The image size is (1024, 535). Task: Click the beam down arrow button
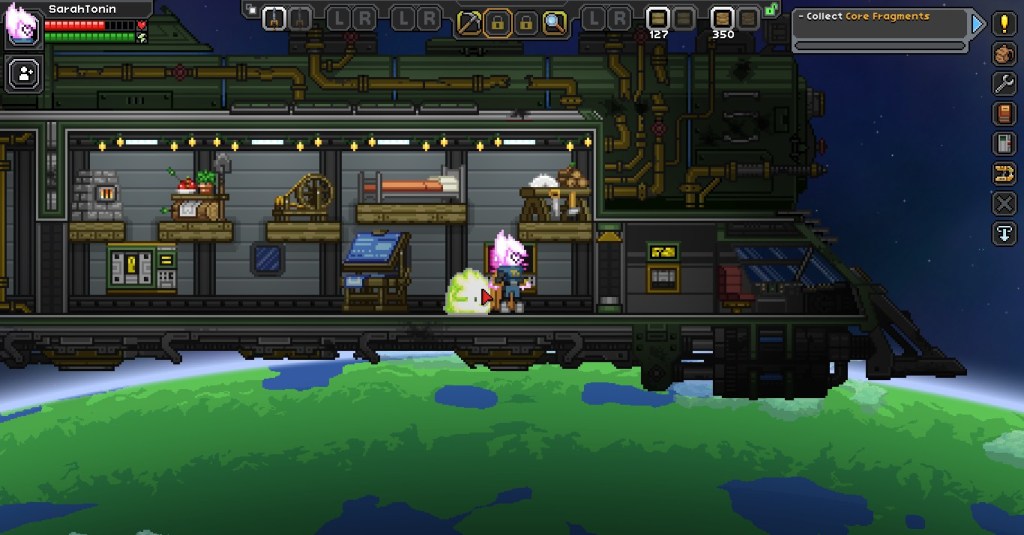1004,234
